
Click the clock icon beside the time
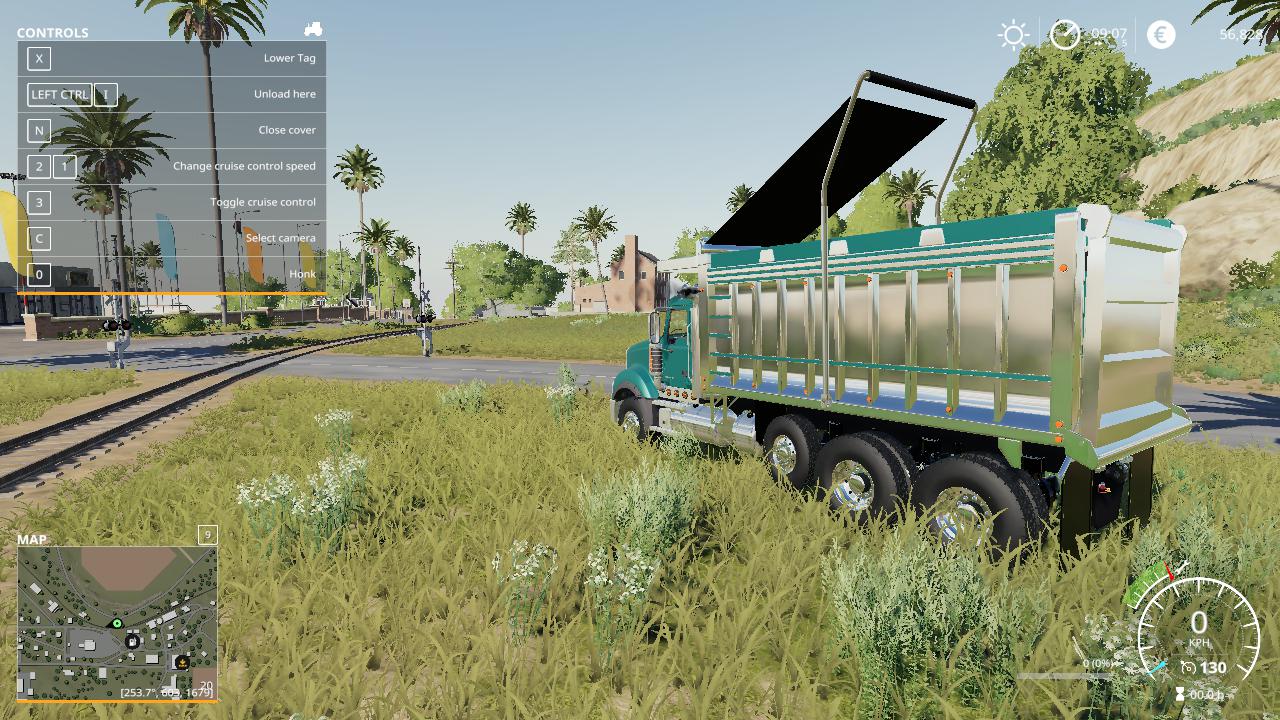(1065, 35)
